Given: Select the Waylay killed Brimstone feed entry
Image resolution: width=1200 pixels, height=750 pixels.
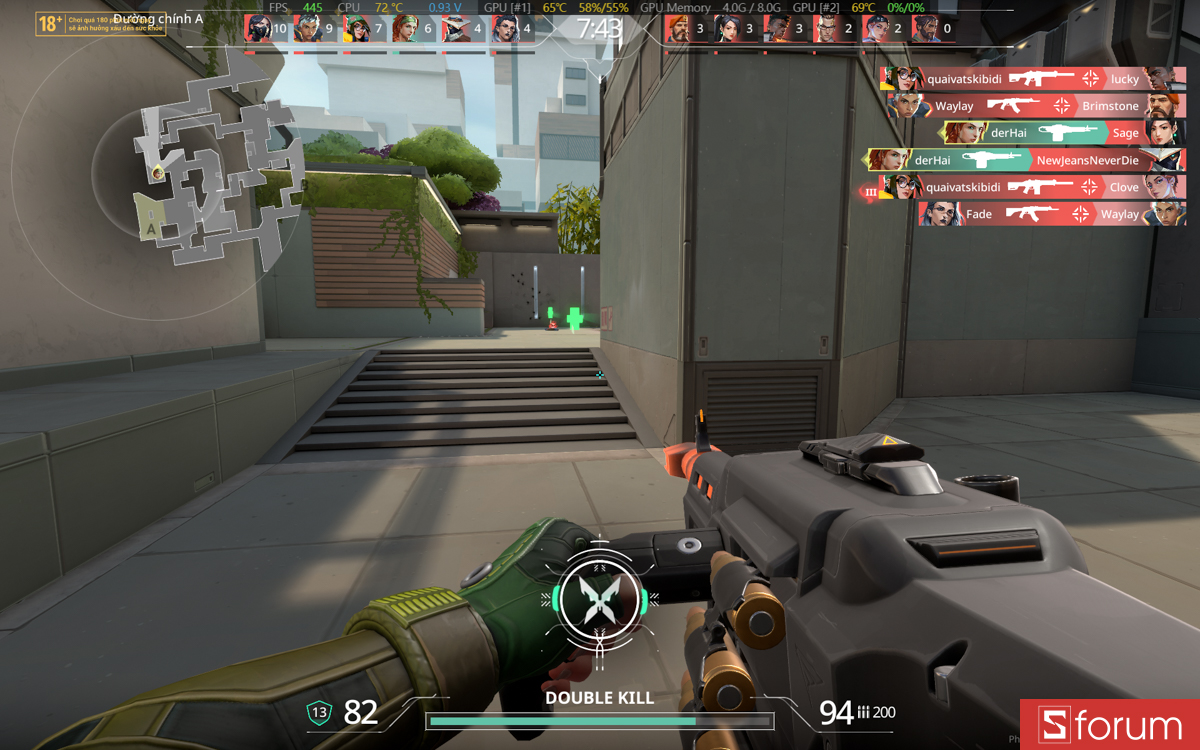Looking at the screenshot, I should [1035, 106].
